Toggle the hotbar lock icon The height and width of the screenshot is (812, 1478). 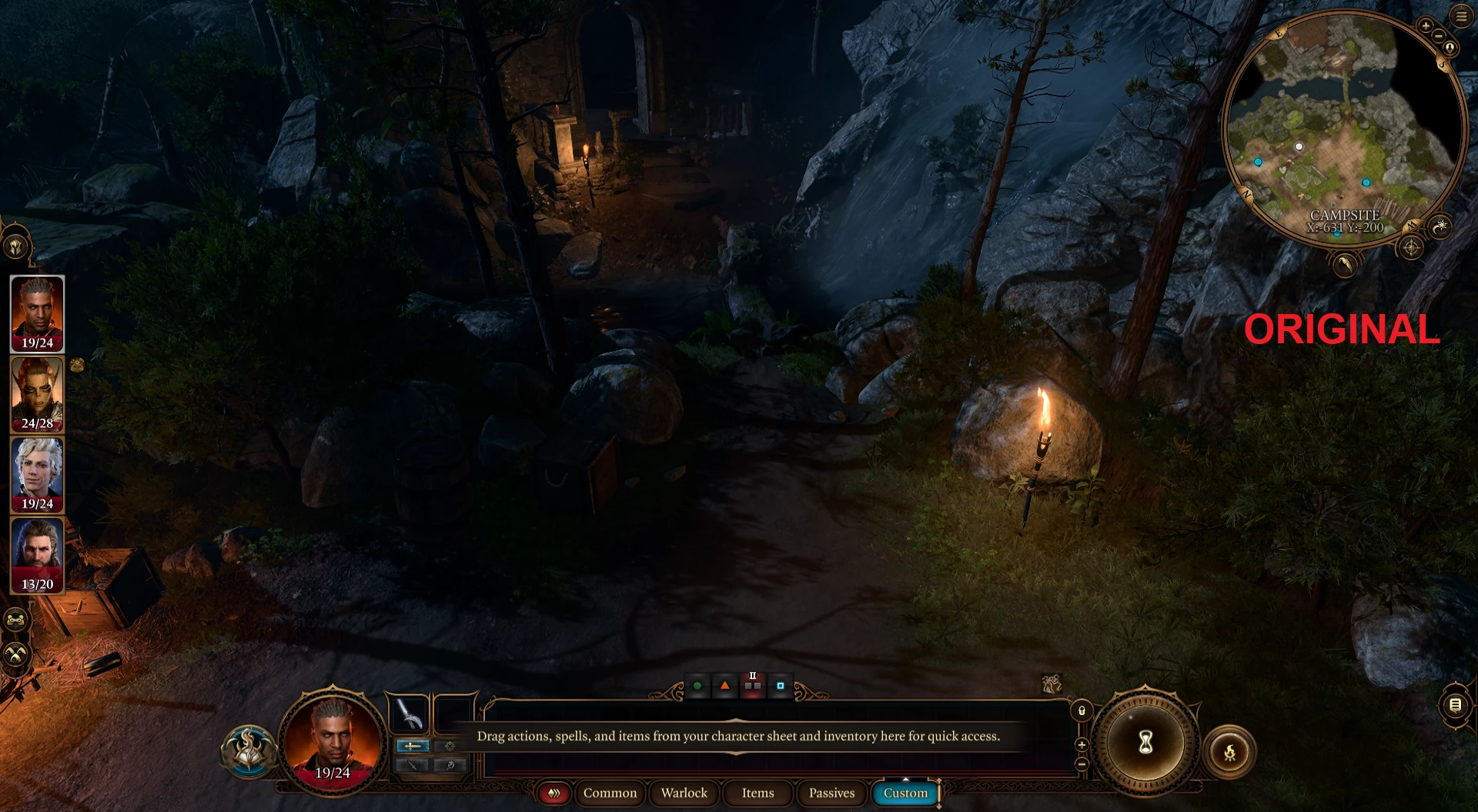1082,710
